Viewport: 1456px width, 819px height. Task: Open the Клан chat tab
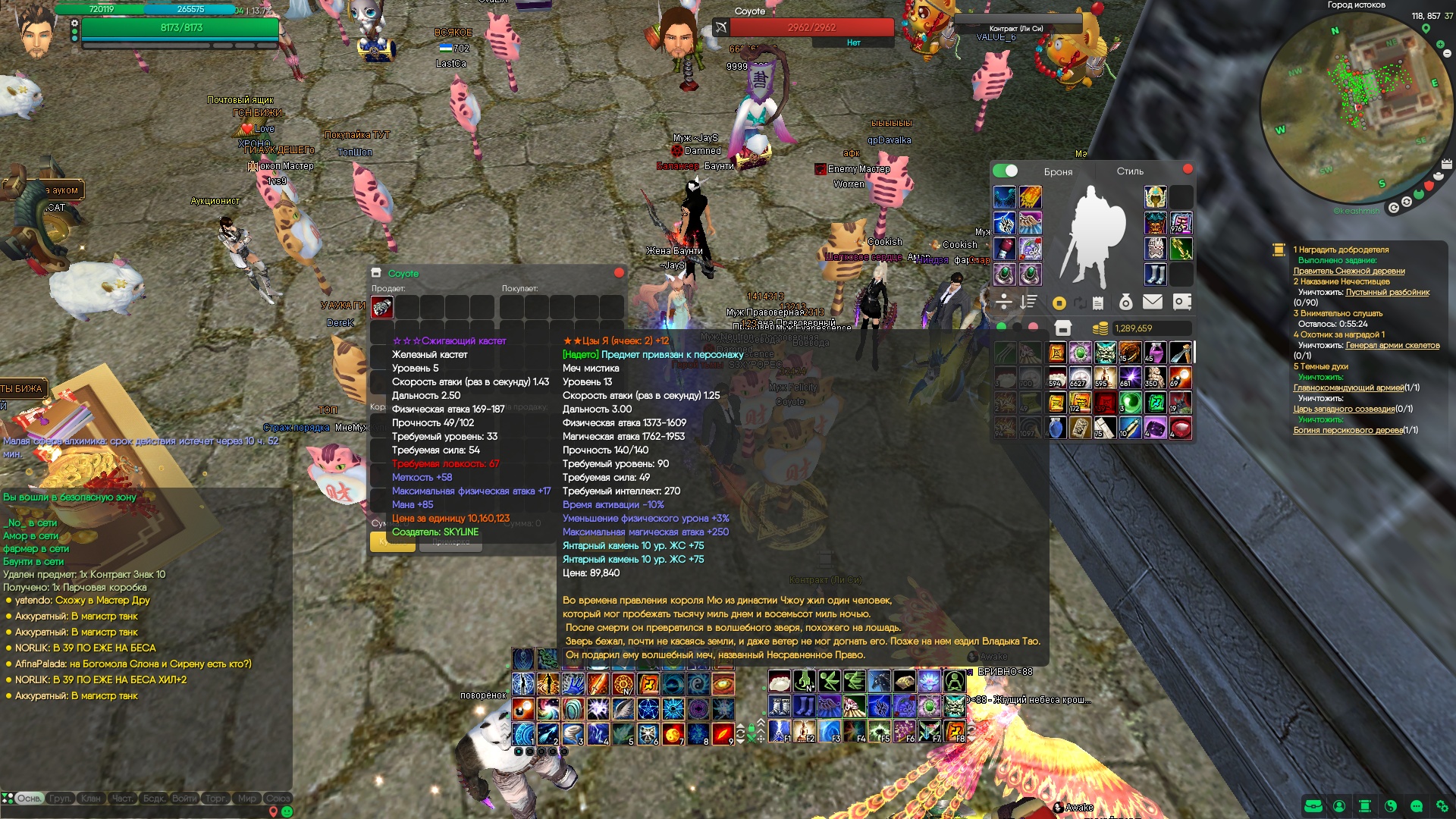[91, 799]
